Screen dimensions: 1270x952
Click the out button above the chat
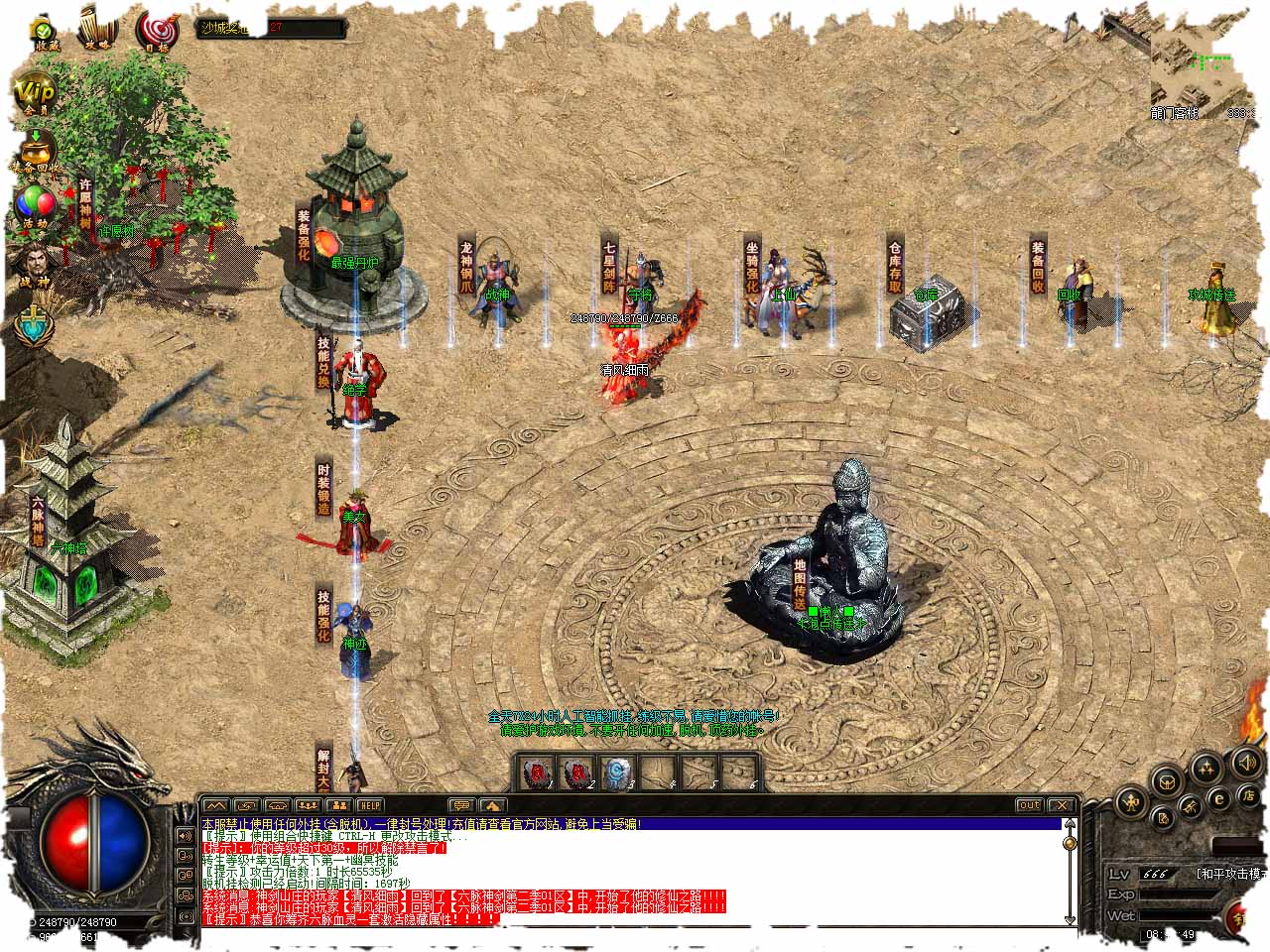(1030, 805)
